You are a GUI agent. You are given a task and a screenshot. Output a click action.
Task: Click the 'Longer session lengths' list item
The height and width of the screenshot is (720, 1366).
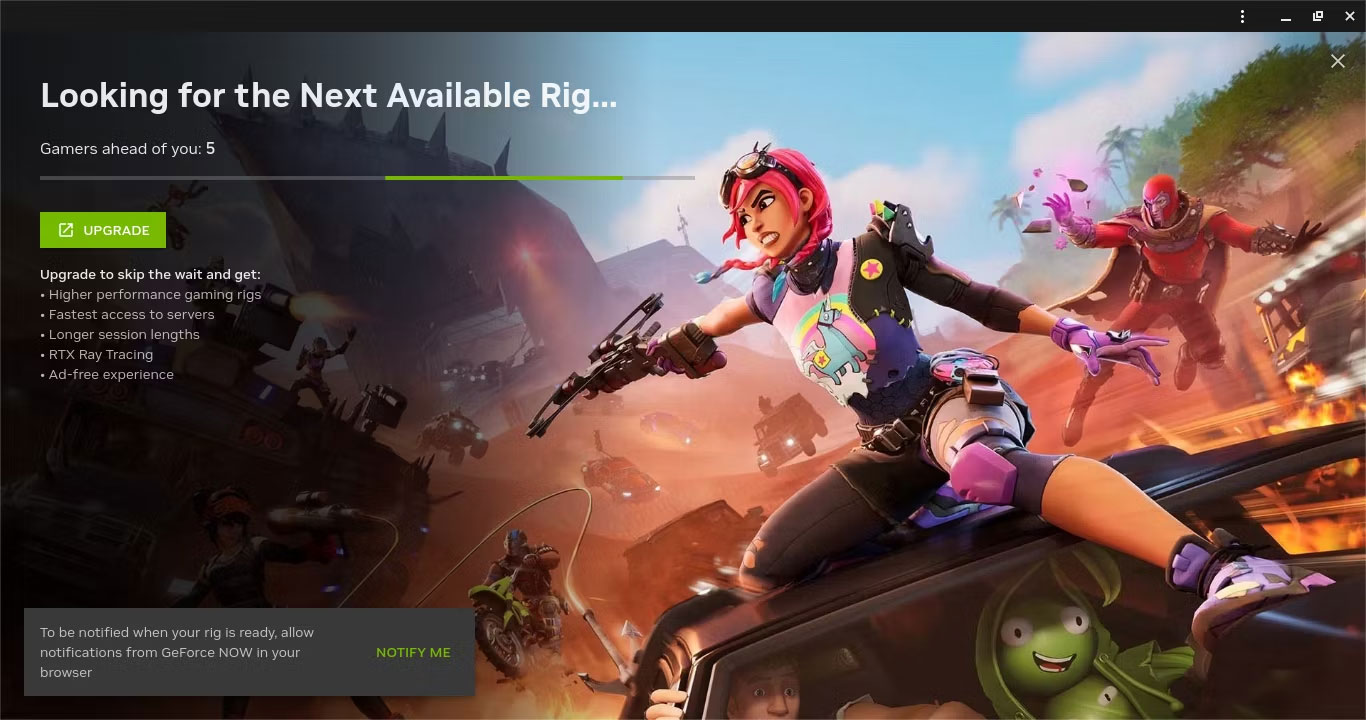120,334
